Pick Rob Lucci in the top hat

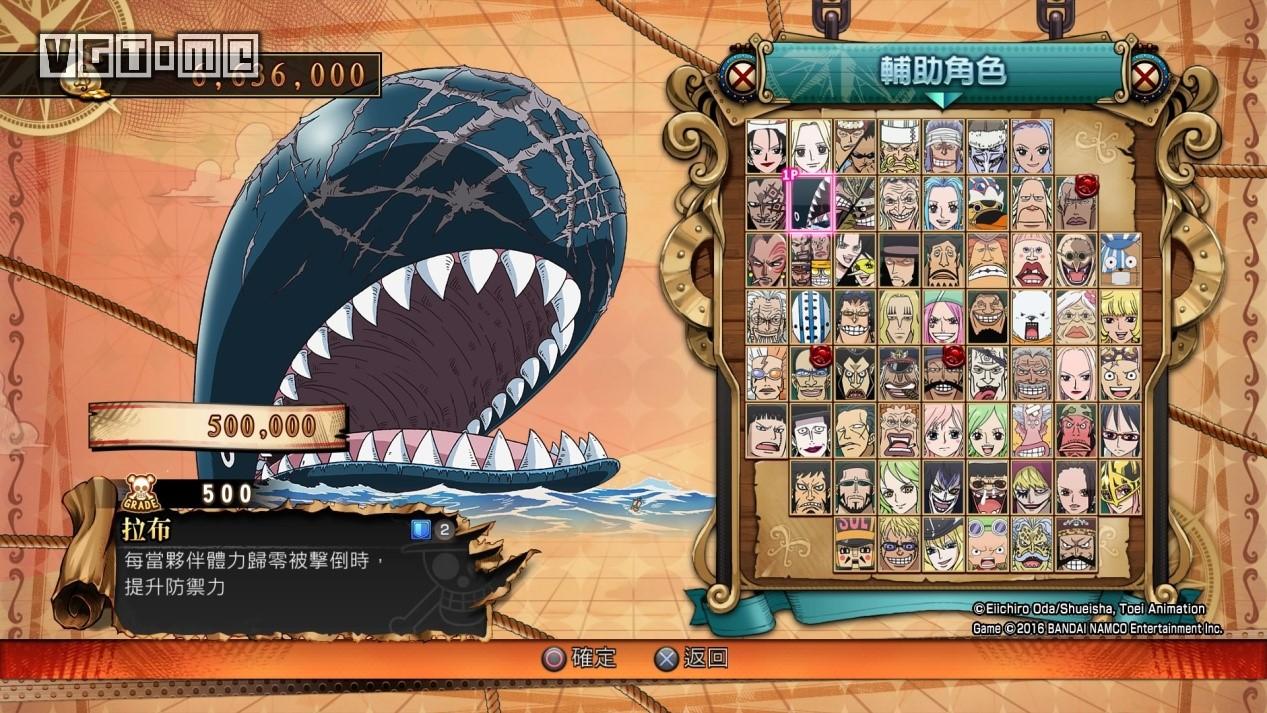(899, 258)
